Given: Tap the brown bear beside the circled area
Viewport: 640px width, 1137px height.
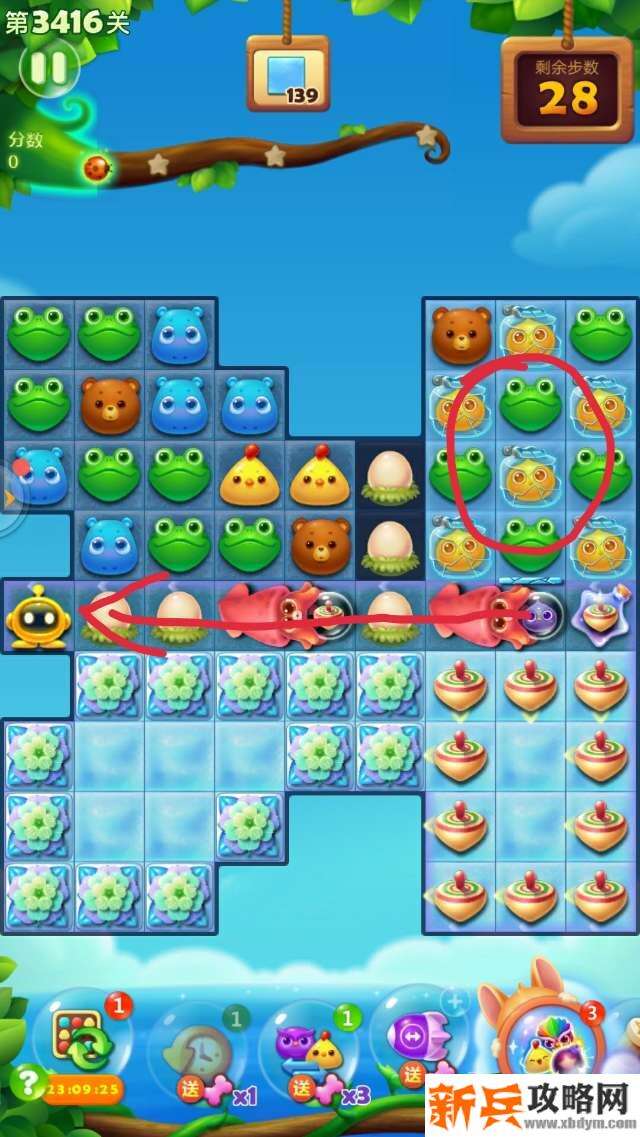Looking at the screenshot, I should point(461,336).
